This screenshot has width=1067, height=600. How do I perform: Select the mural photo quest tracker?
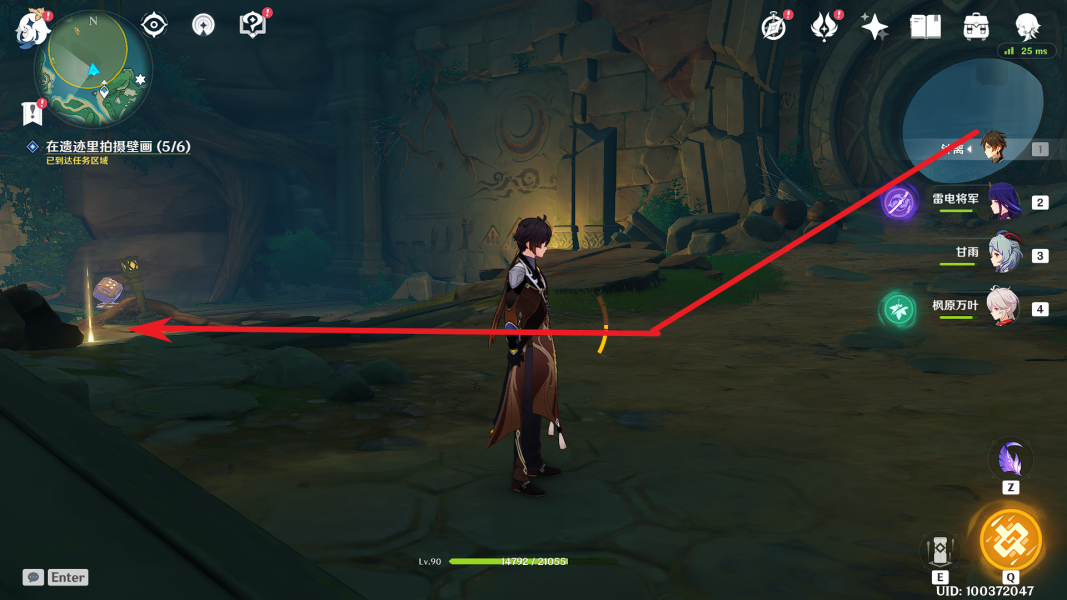click(x=117, y=147)
